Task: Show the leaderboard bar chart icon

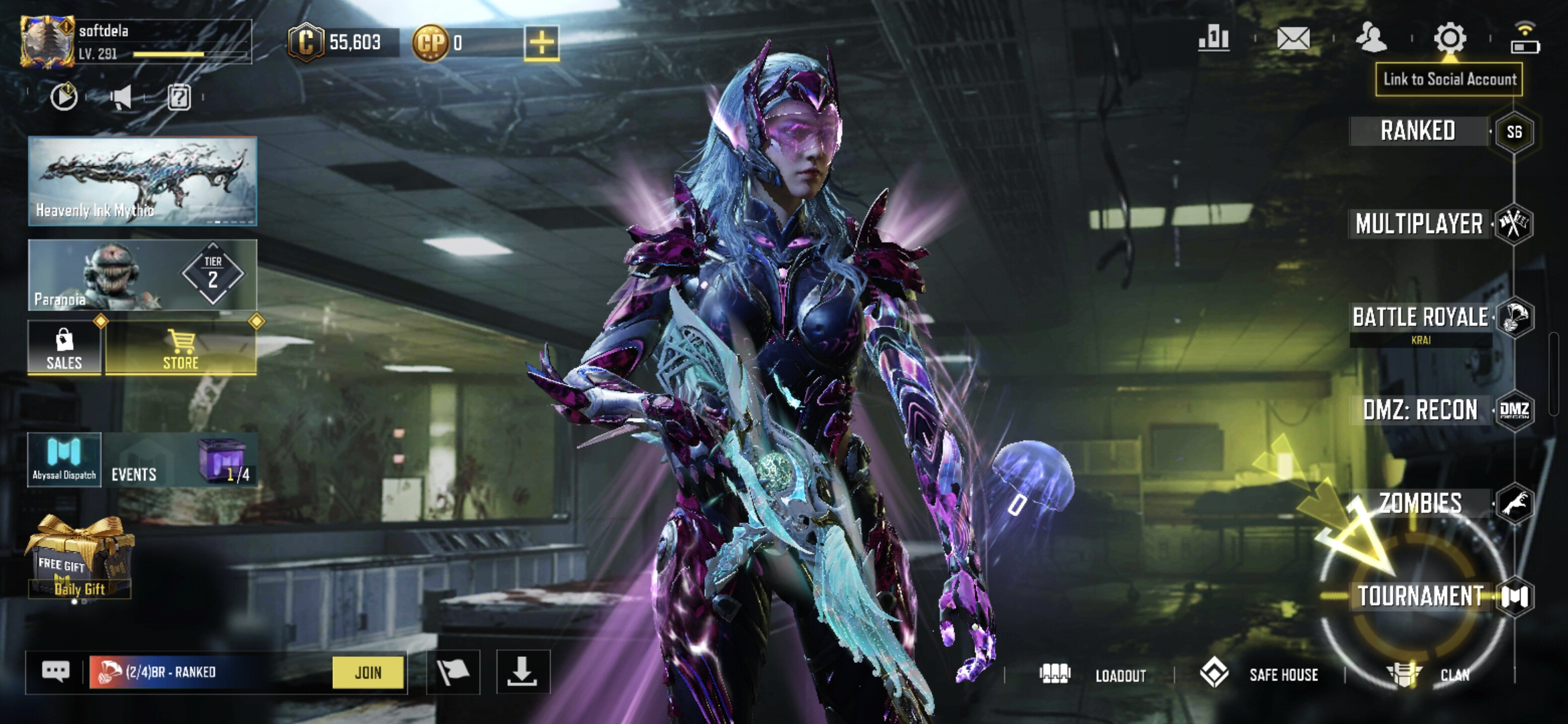Action: [x=1214, y=38]
